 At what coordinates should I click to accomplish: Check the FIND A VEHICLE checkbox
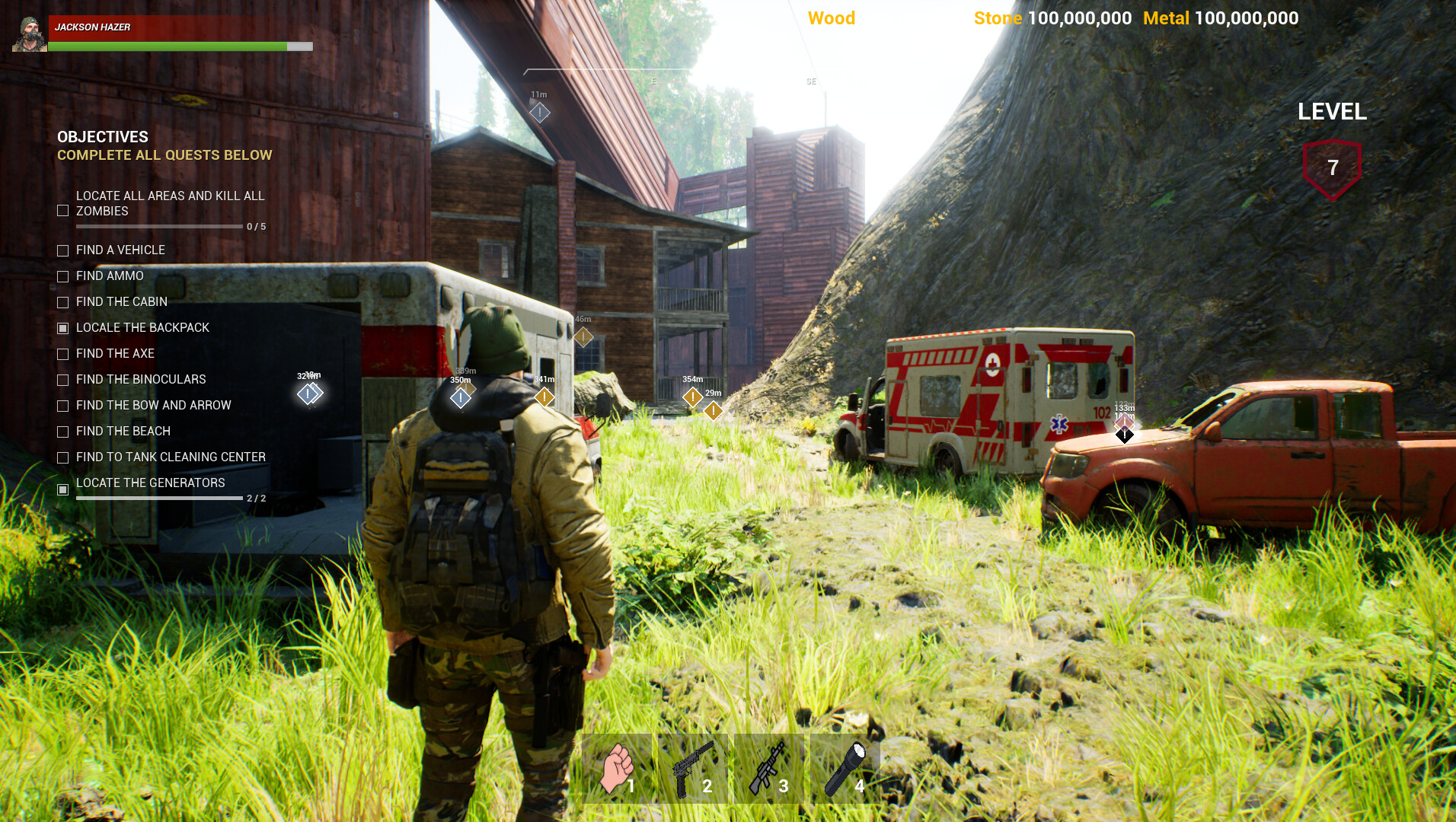tap(62, 250)
